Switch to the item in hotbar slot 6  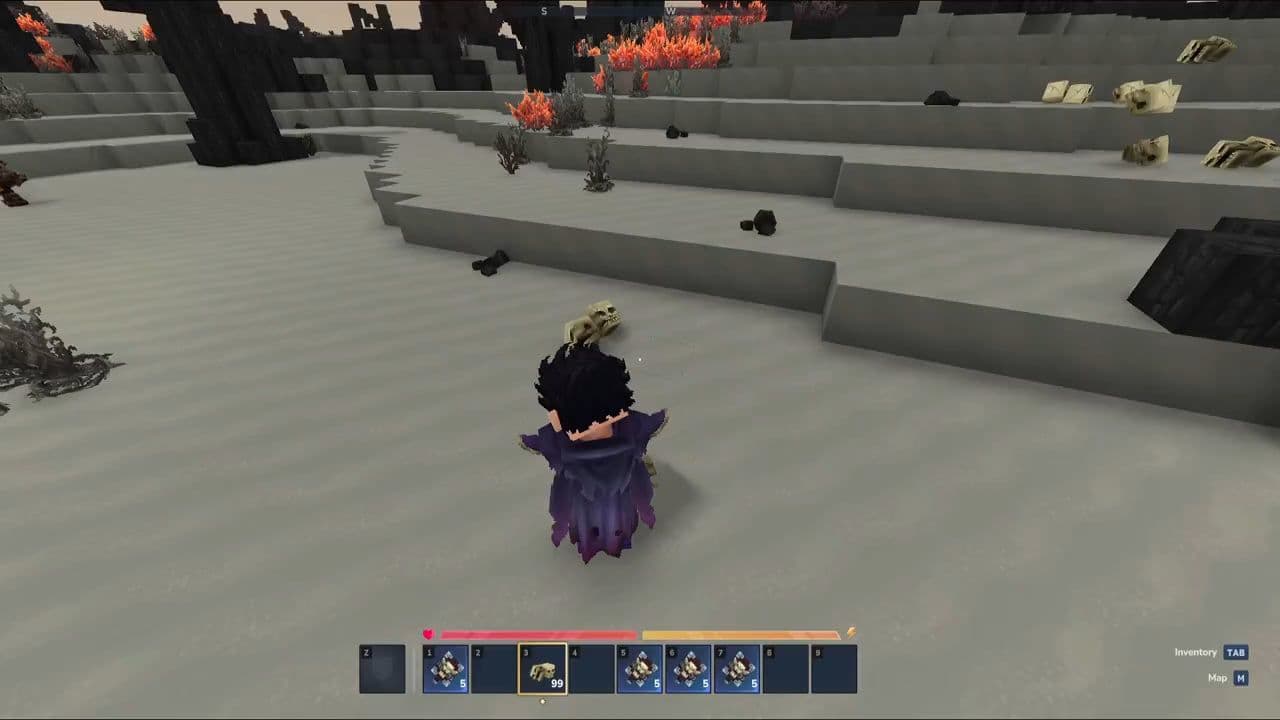pyautogui.click(x=687, y=669)
